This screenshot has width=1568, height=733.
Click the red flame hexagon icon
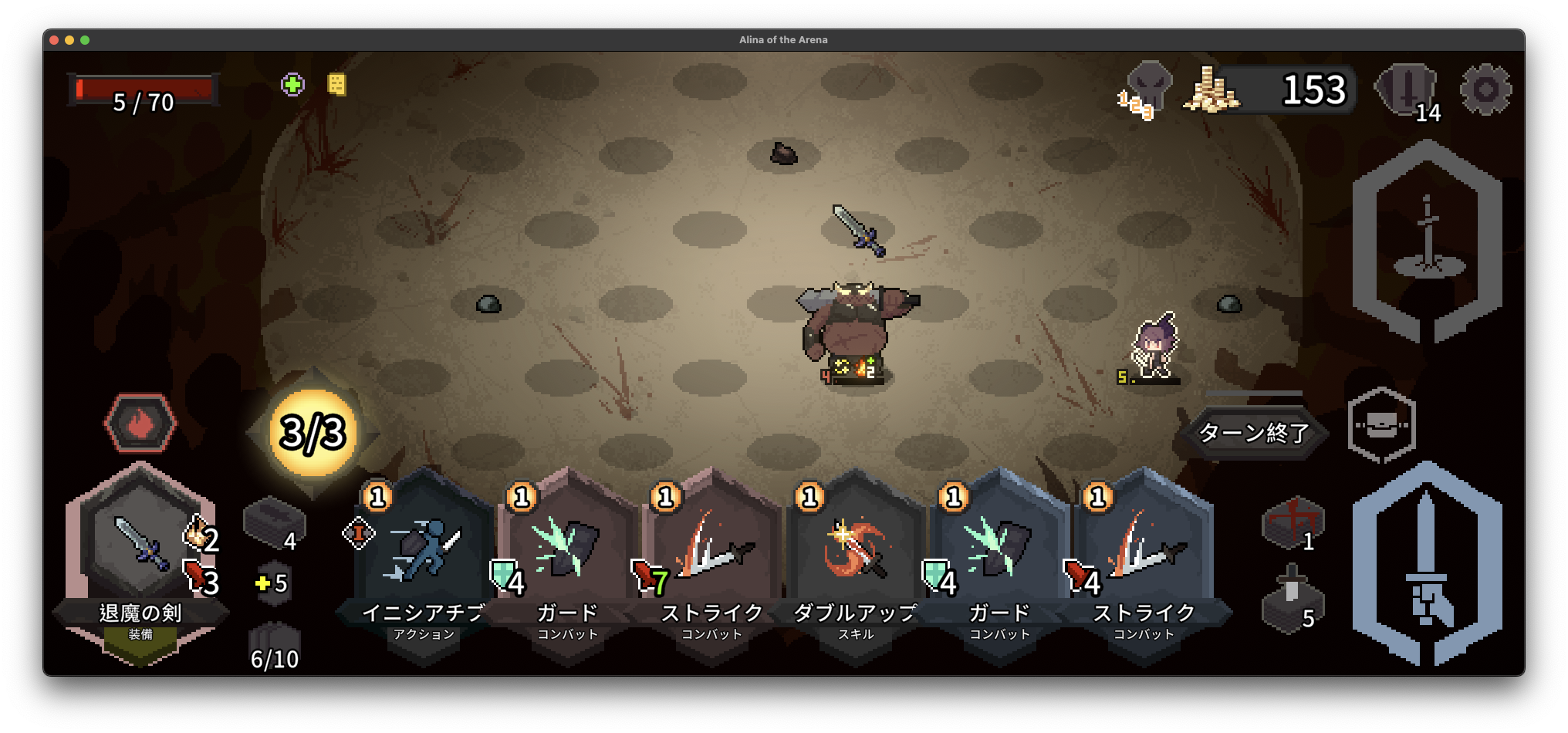click(x=140, y=423)
